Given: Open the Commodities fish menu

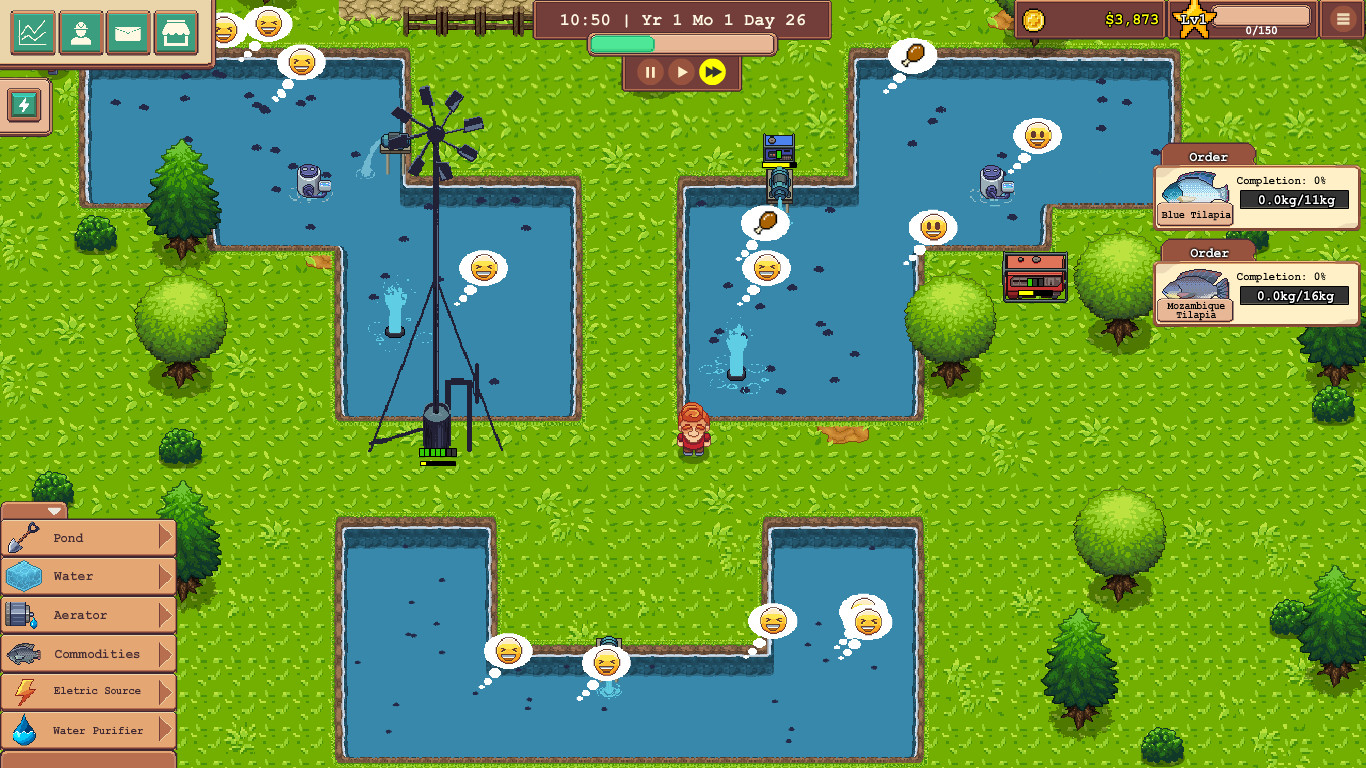Looking at the screenshot, I should (88, 653).
